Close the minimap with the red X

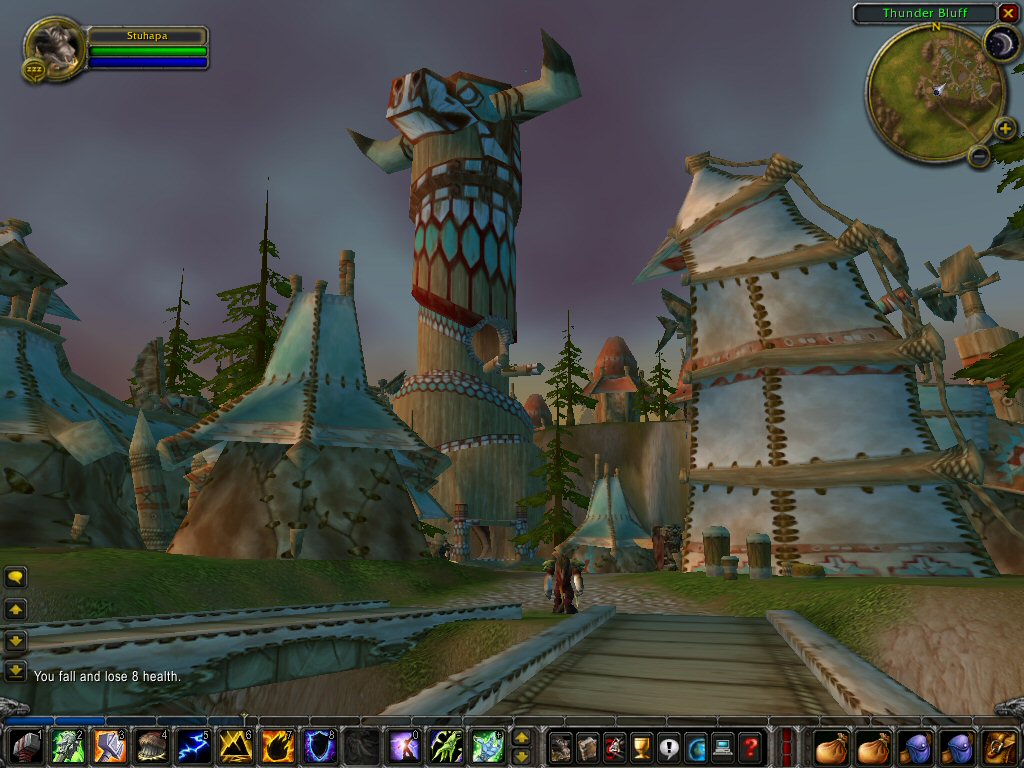(1008, 13)
